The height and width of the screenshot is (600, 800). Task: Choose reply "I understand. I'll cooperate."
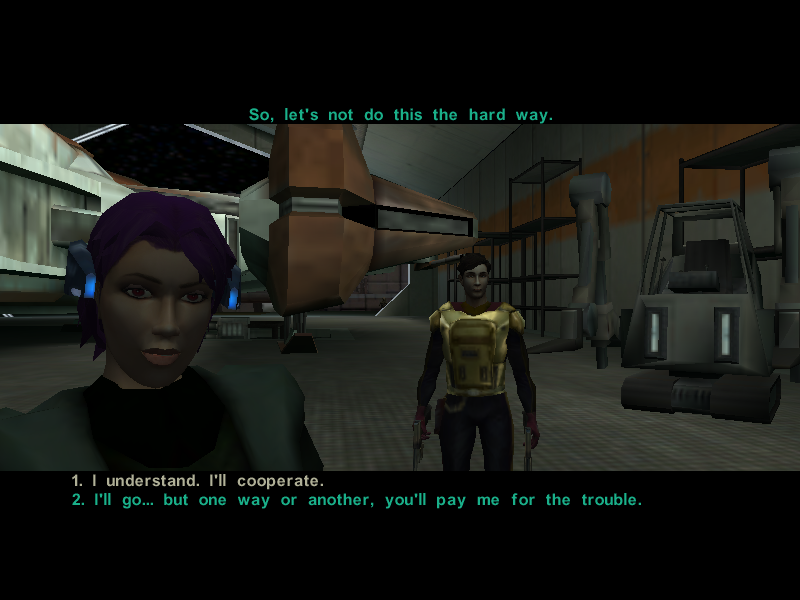198,481
